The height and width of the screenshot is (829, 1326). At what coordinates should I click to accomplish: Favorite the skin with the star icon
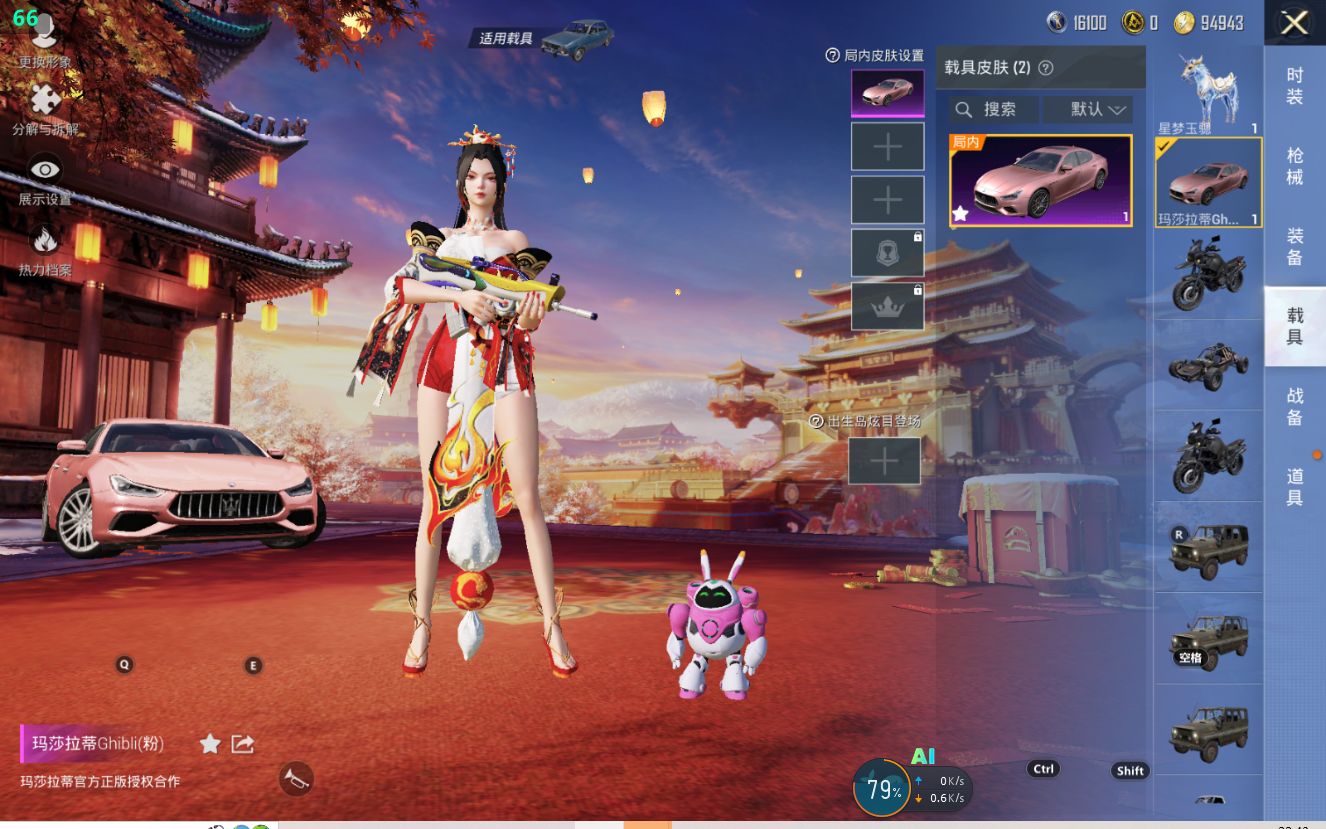[210, 743]
